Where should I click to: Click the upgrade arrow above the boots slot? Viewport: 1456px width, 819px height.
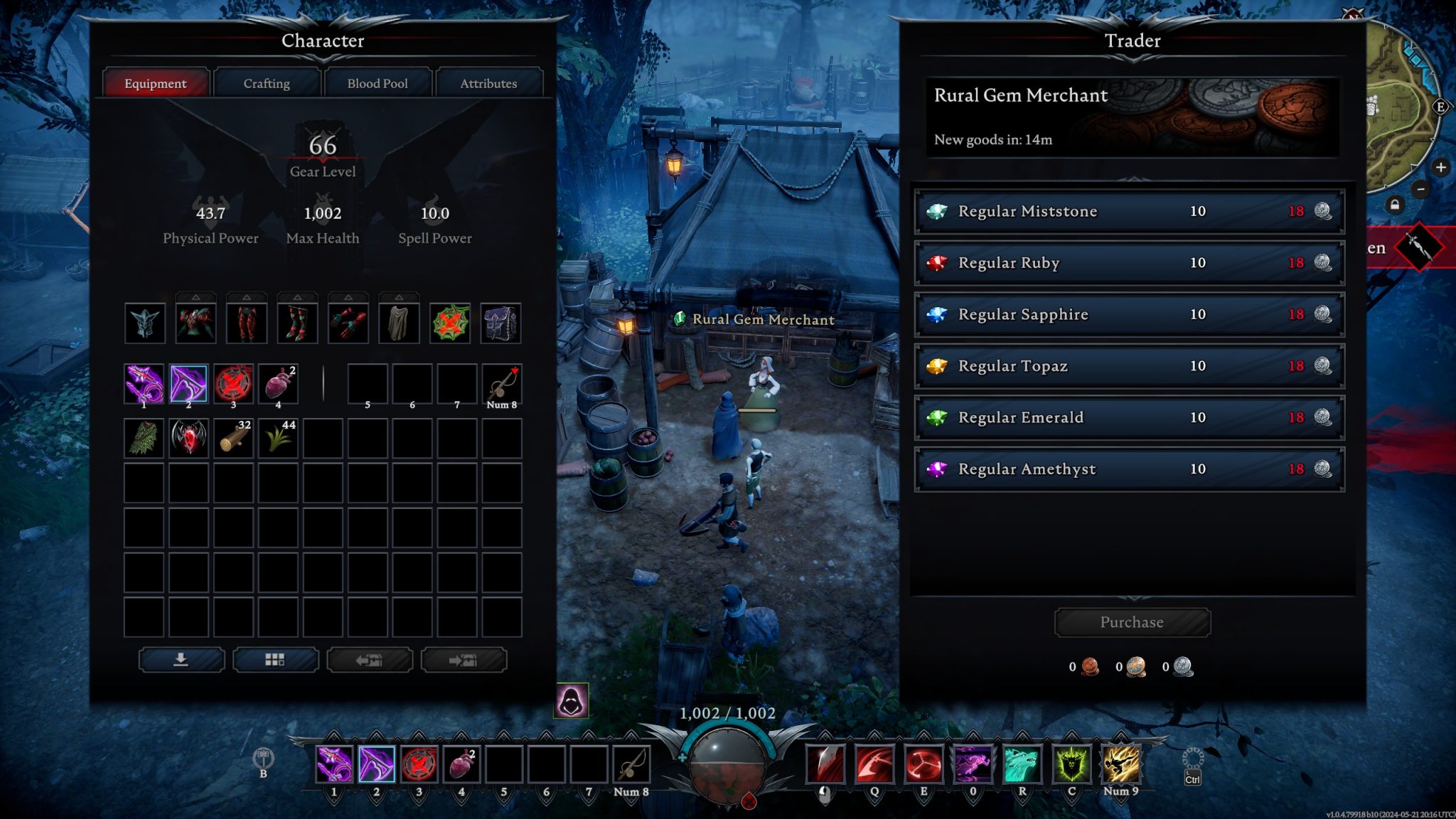pos(299,297)
